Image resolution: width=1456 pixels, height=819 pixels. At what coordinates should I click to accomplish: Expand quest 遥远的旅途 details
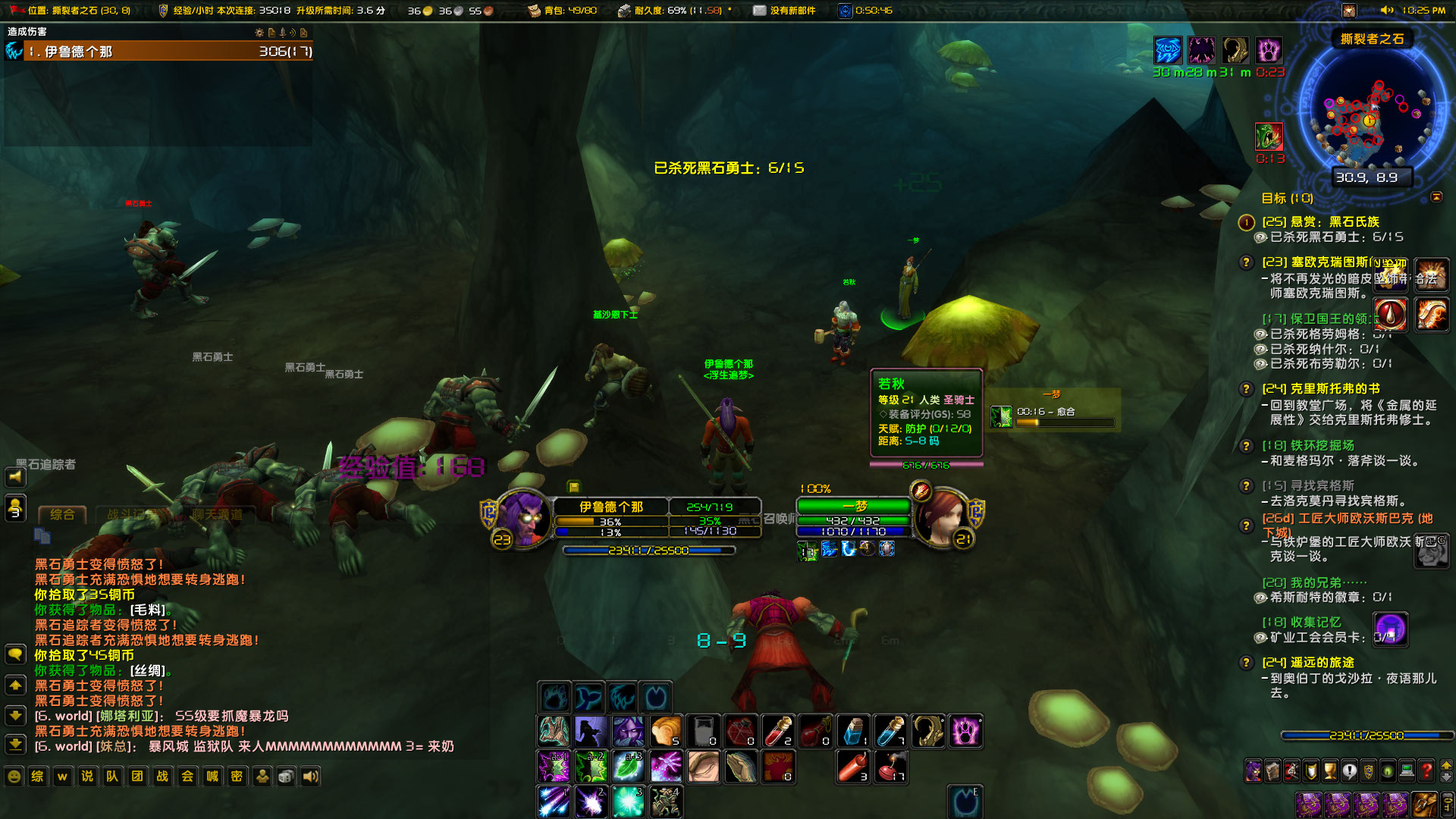pos(1244,663)
